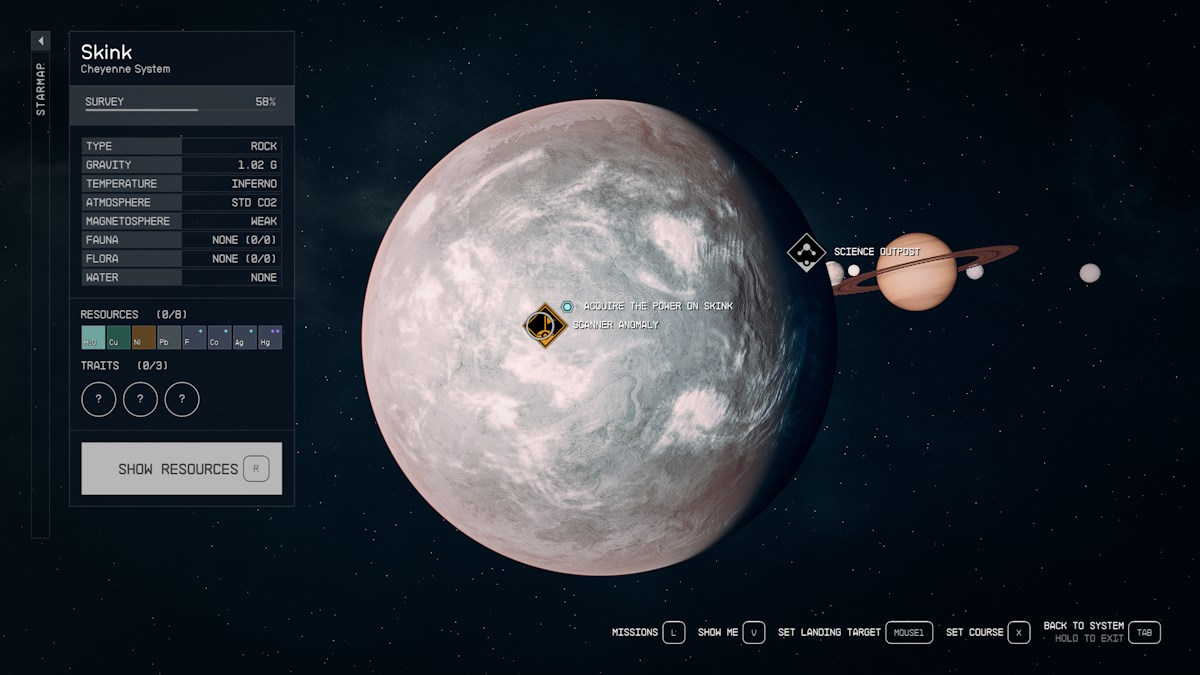Pick the Ag silver resource tile
Viewport: 1200px width, 675px height.
tap(244, 338)
